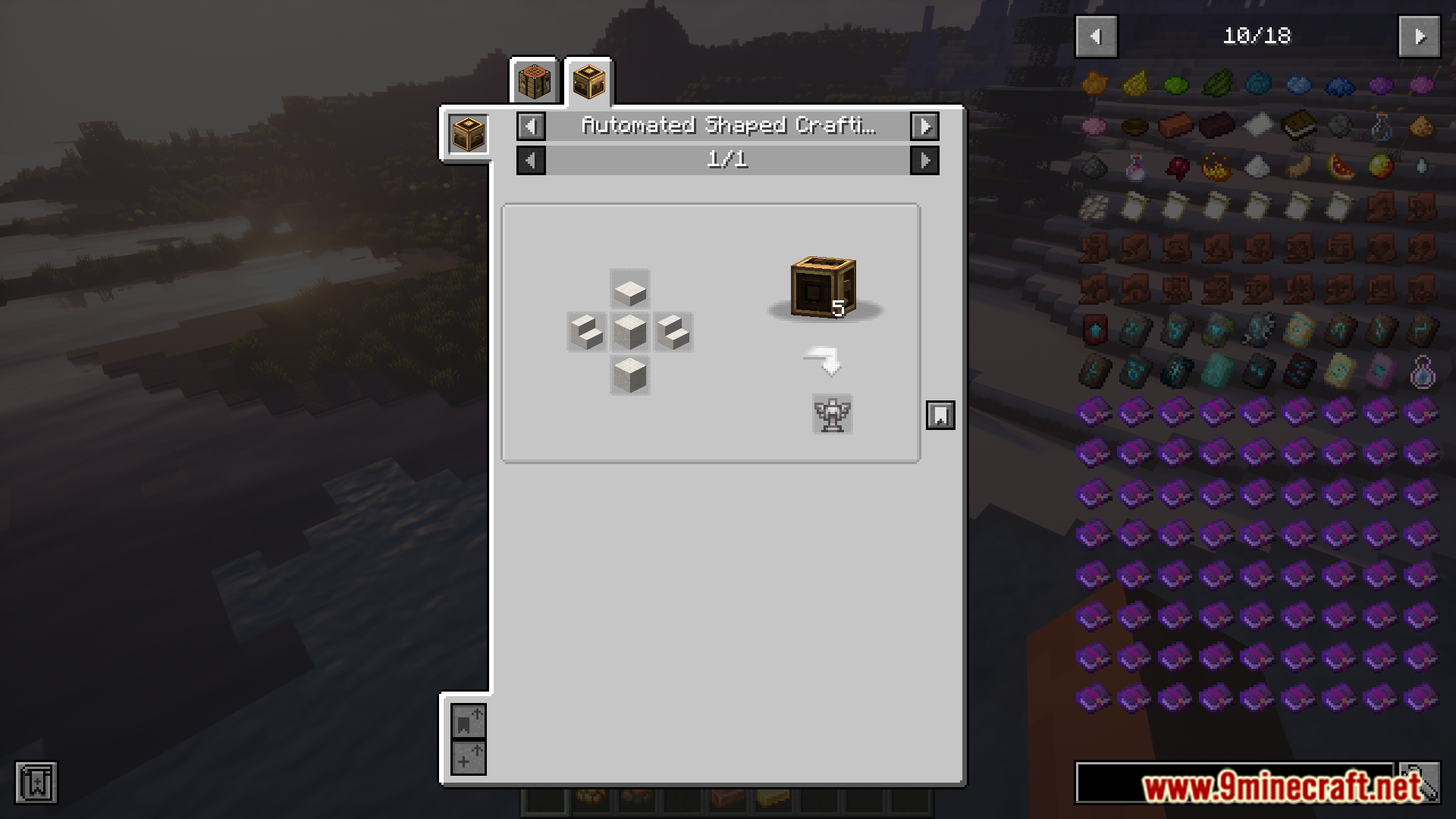The width and height of the screenshot is (1456, 819).
Task: Click the crafter catalyst icon beside the title
Action: (x=468, y=134)
